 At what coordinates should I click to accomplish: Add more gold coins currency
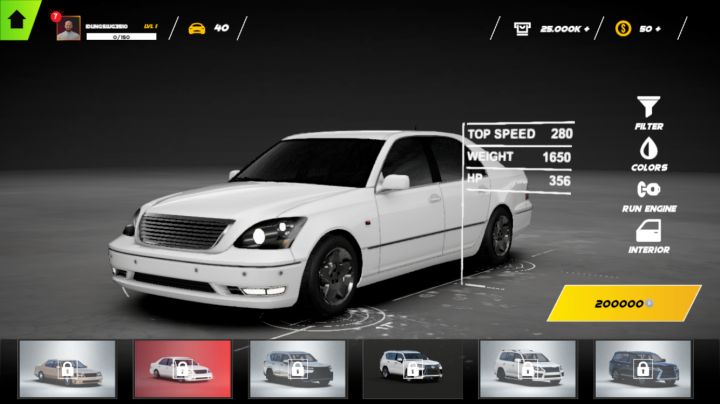click(640, 28)
